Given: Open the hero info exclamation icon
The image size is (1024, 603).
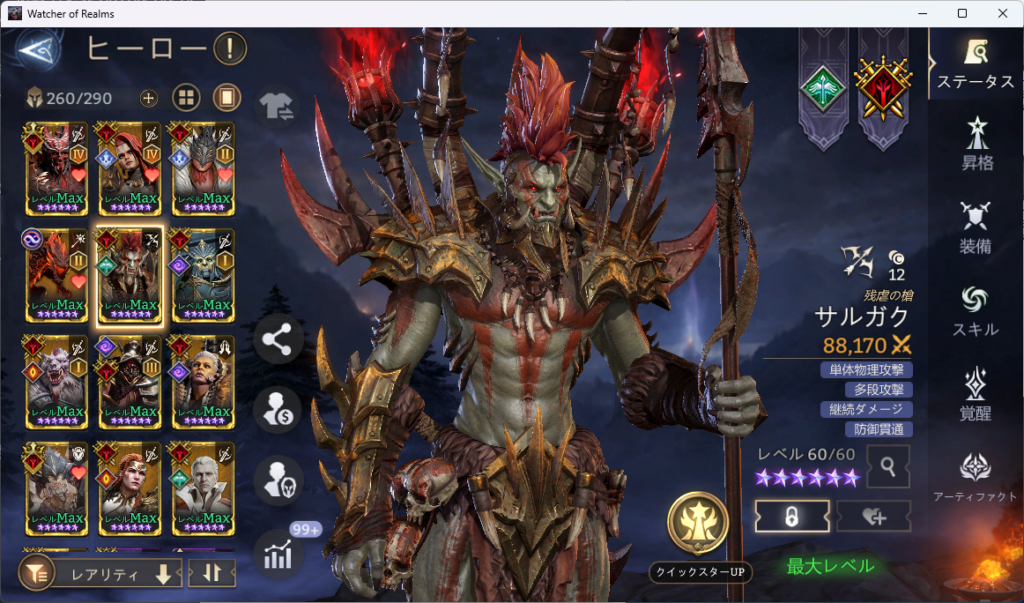Looking at the screenshot, I should pyautogui.click(x=229, y=47).
